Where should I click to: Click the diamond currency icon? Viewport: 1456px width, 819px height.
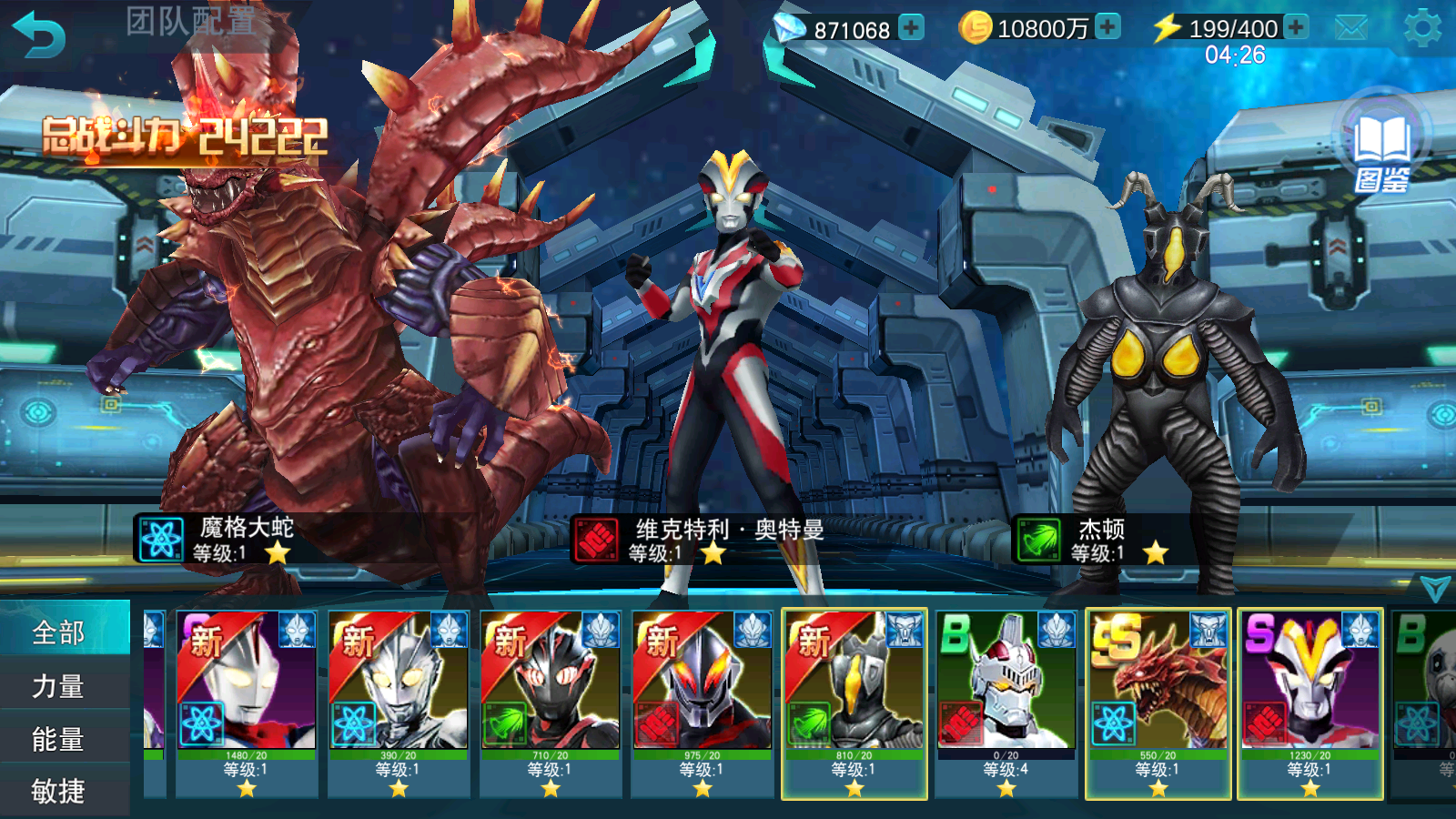click(791, 28)
